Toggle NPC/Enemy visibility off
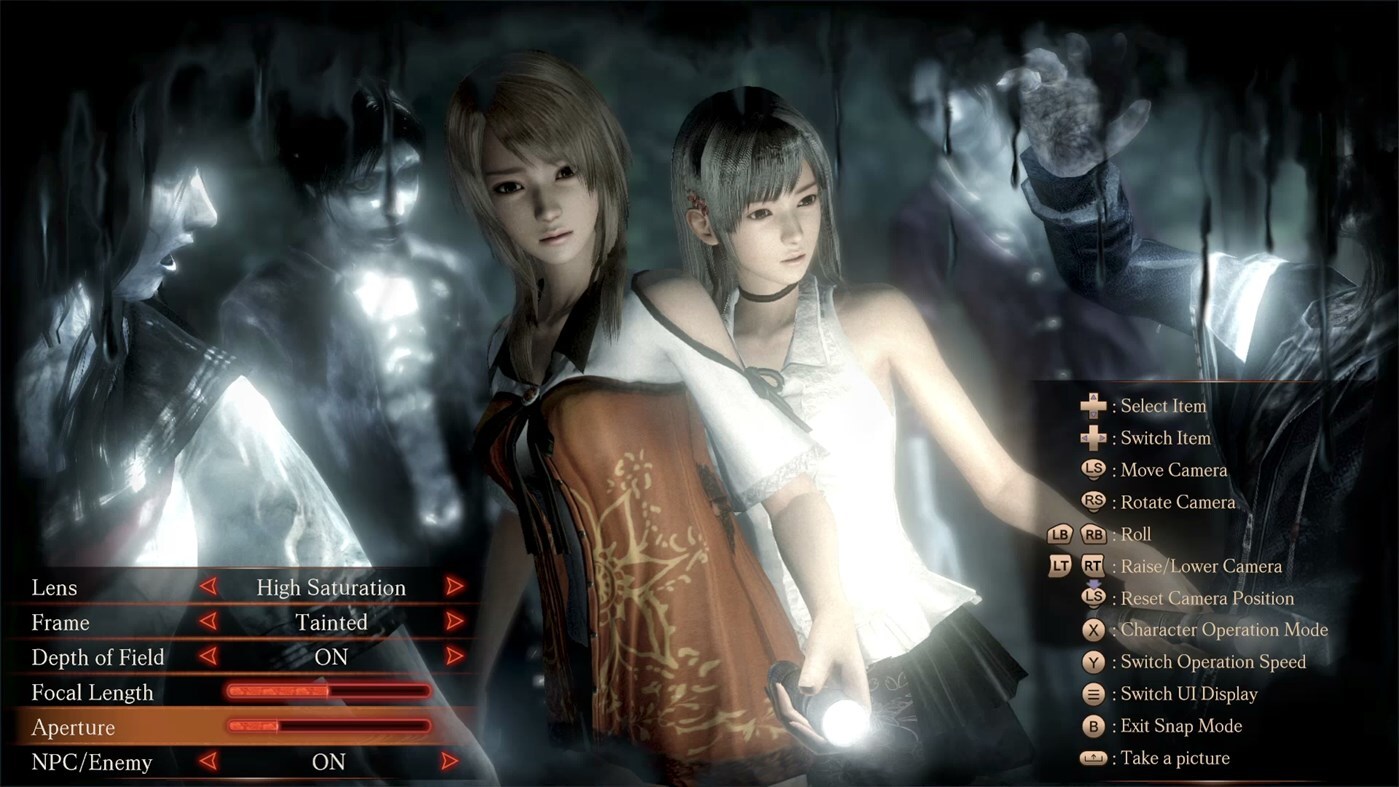Image resolution: width=1399 pixels, height=787 pixels. 447,762
